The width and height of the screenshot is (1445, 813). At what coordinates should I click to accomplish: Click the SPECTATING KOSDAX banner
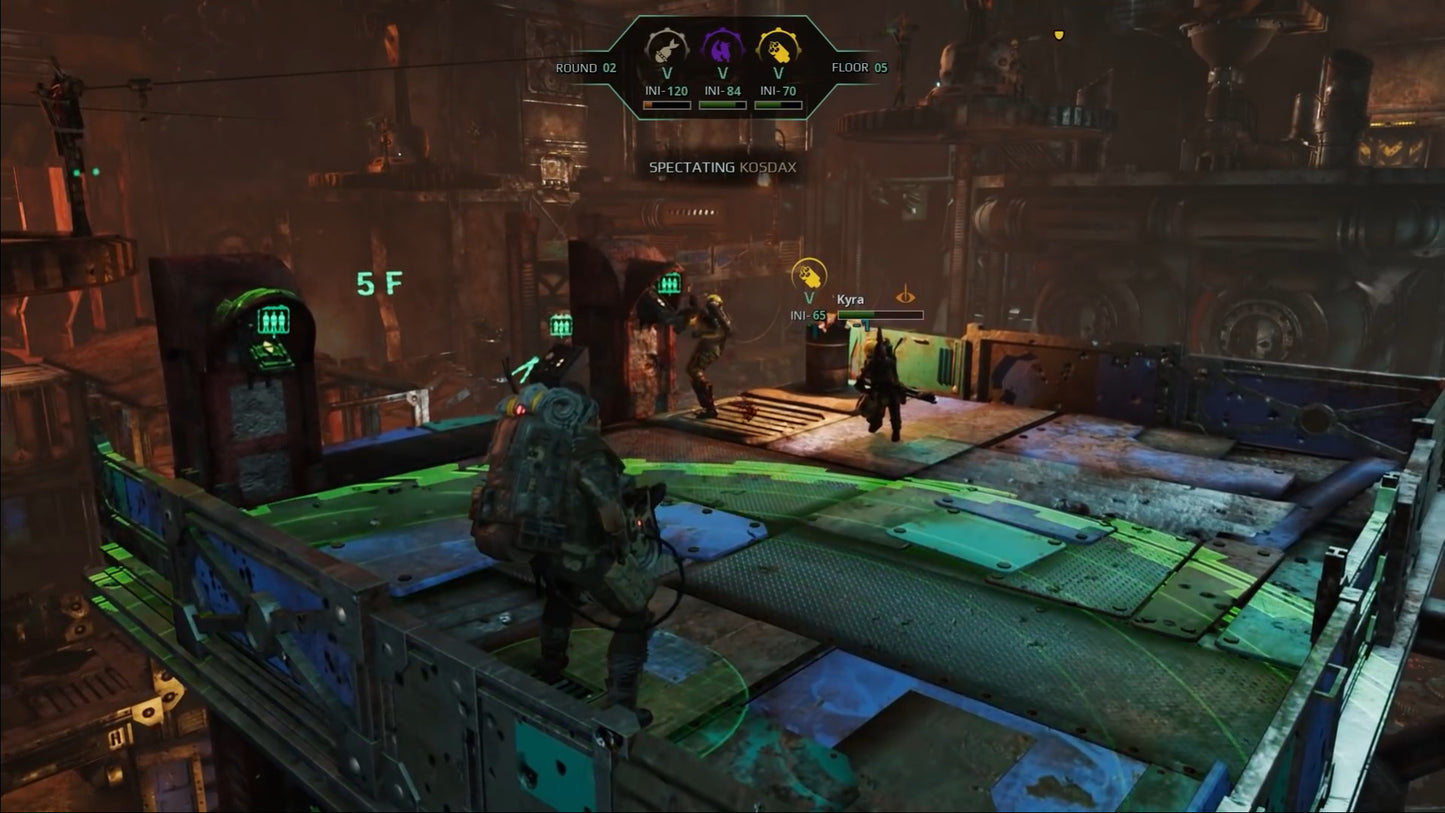(x=722, y=167)
